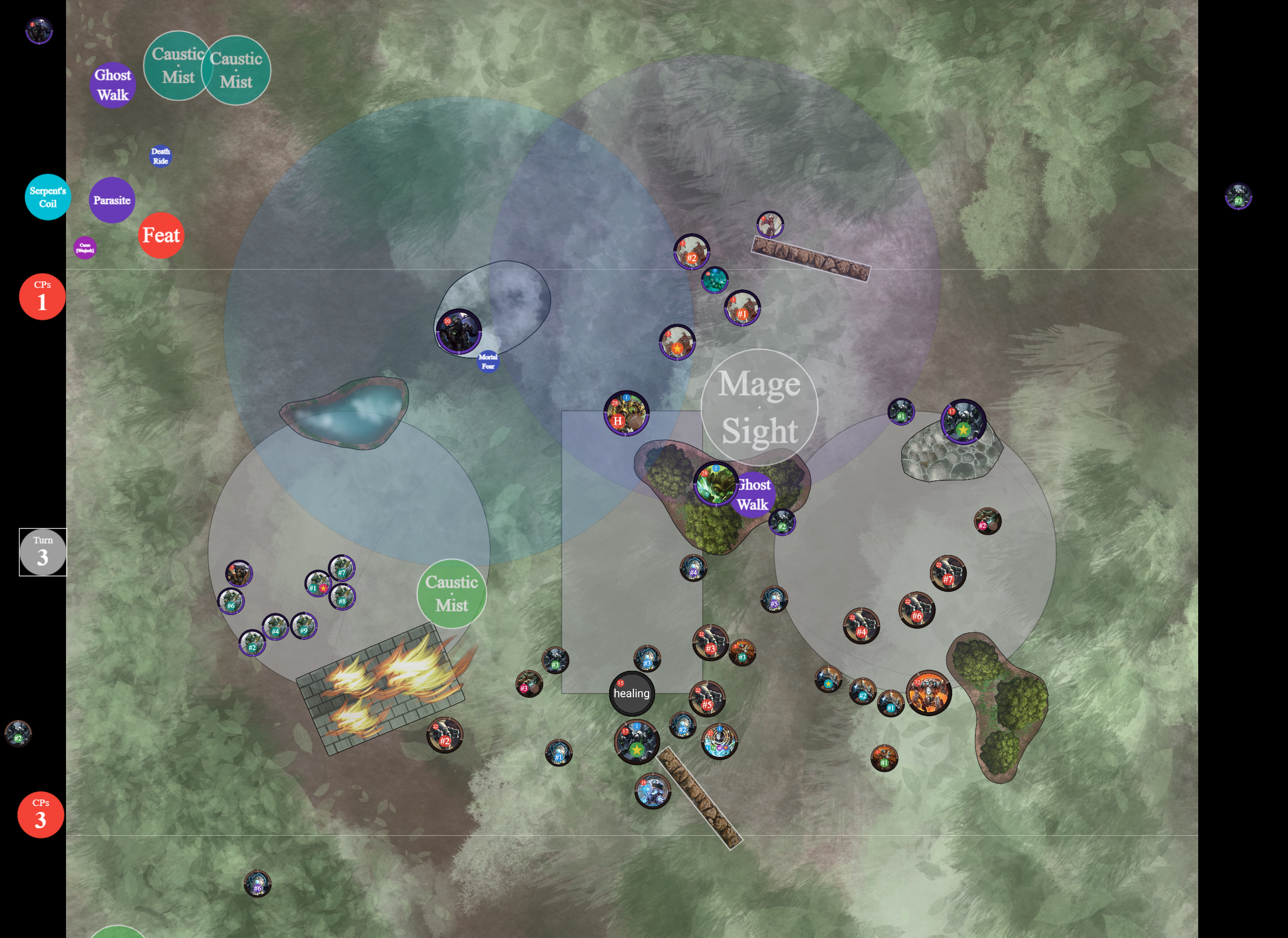Viewport: 1288px width, 938px height.
Task: Select the green Caustic Mist token
Action: (452, 593)
